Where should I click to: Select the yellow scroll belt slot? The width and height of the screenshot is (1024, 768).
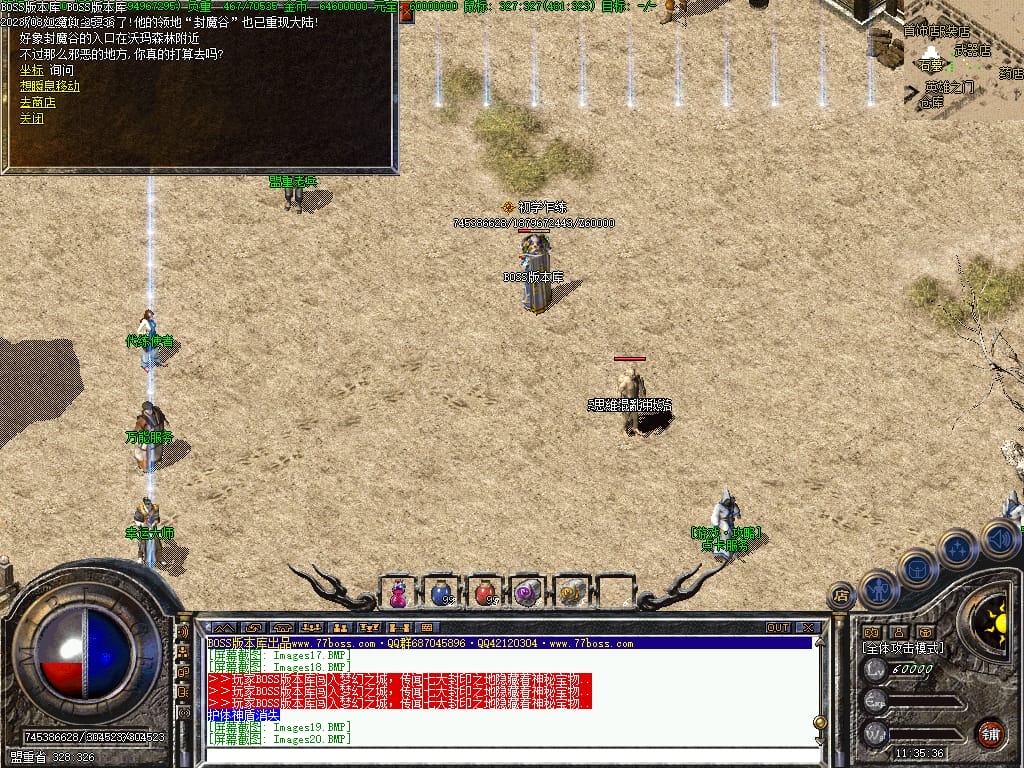[x=570, y=593]
